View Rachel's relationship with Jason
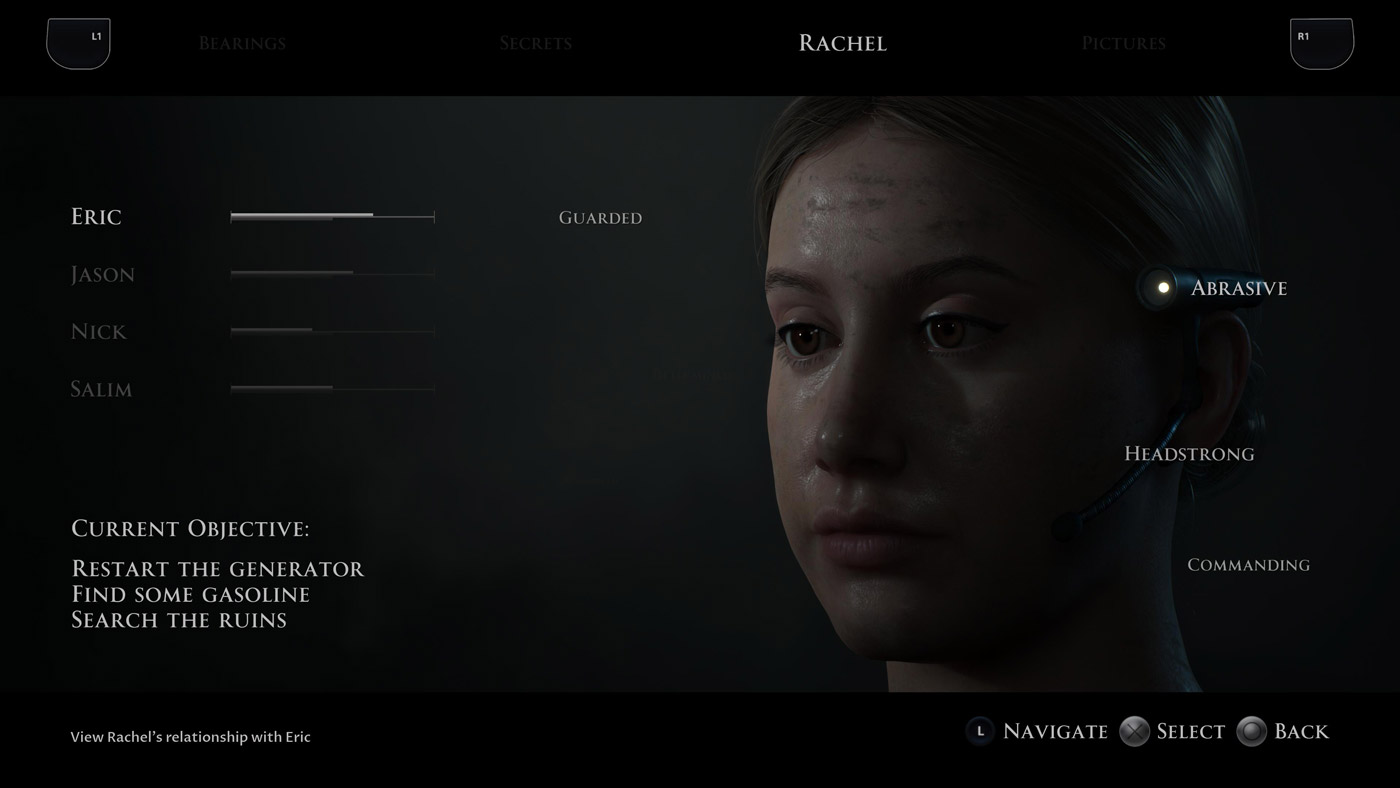Image resolution: width=1400 pixels, height=788 pixels. click(102, 274)
